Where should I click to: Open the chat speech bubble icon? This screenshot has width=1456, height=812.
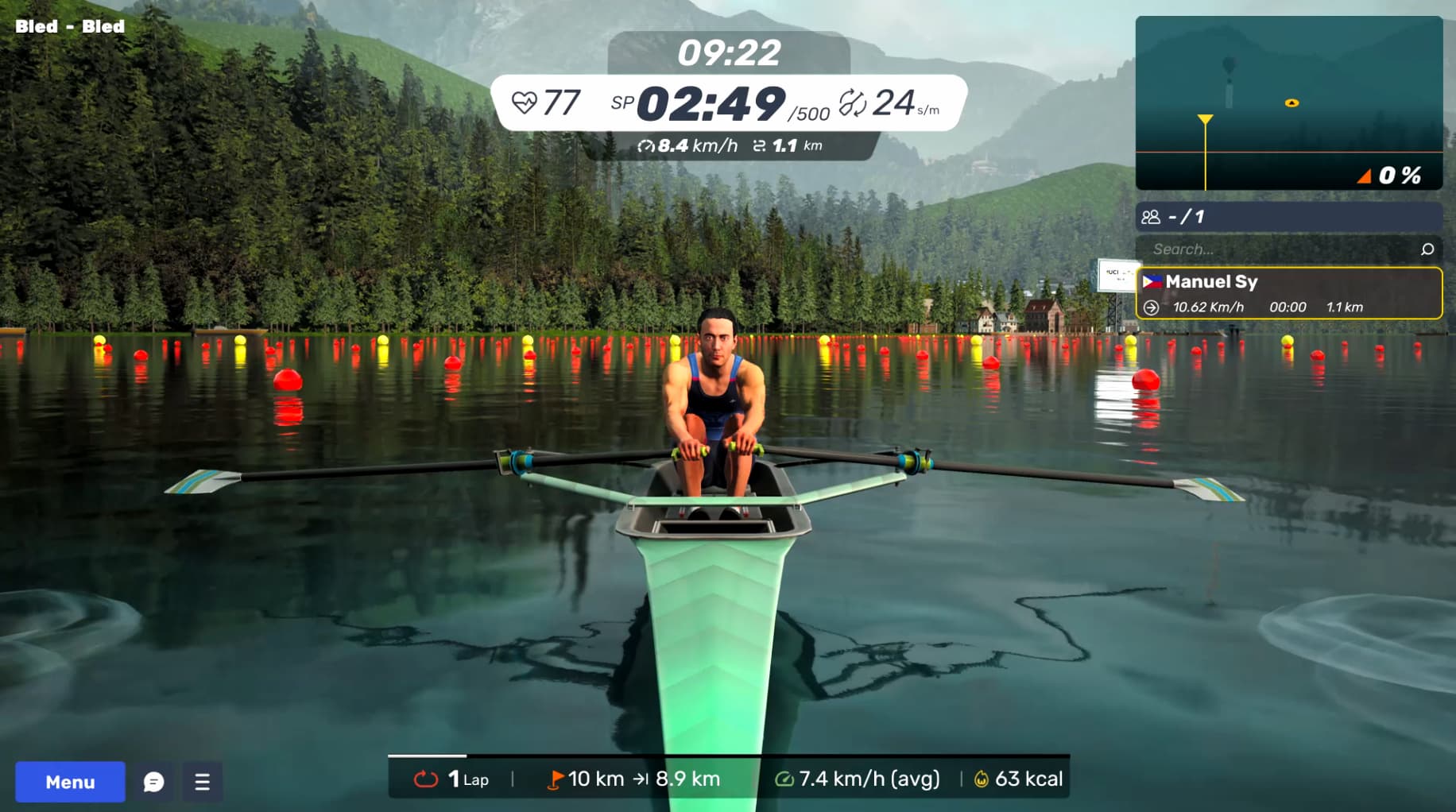[x=153, y=782]
